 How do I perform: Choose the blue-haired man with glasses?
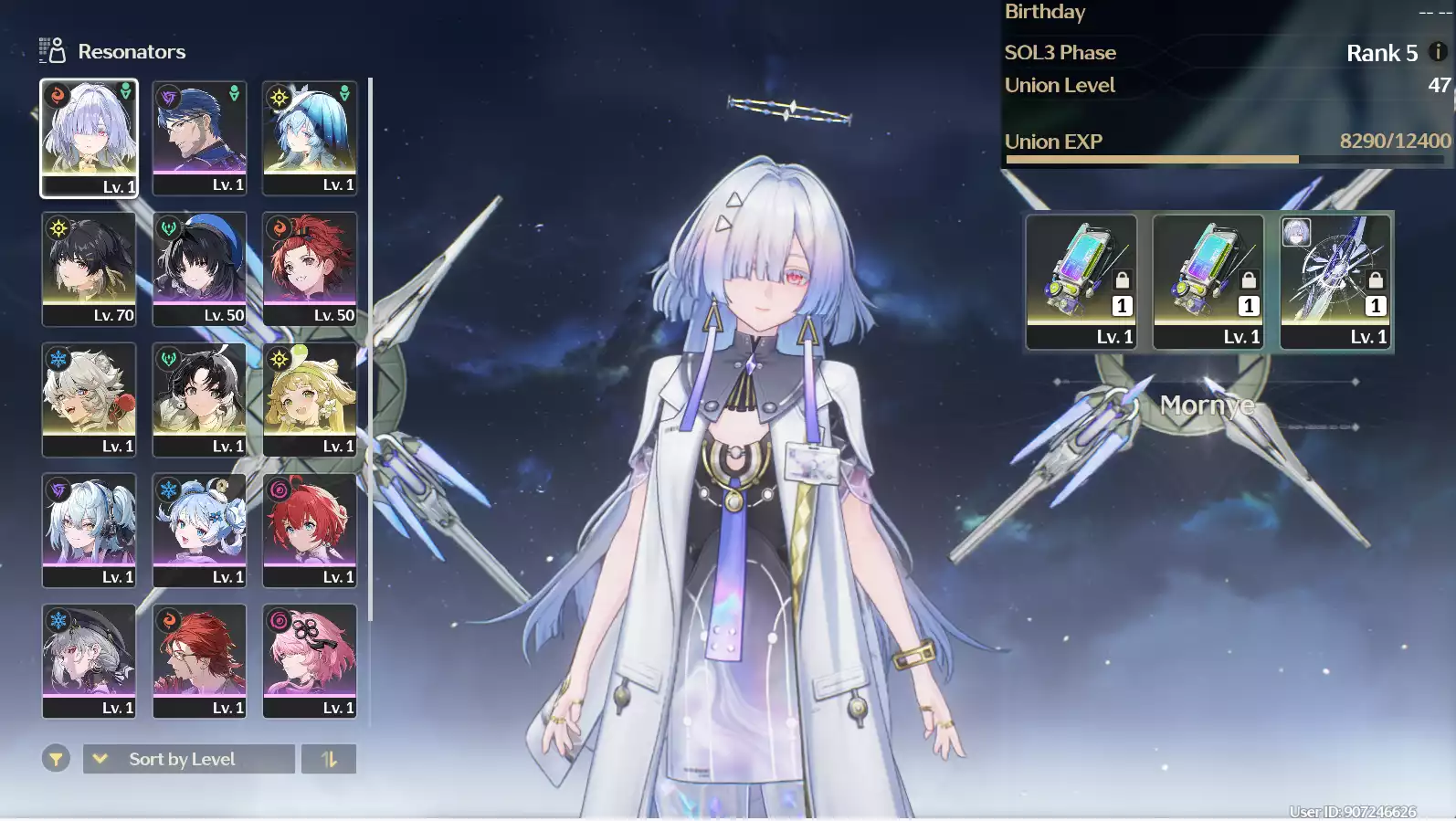199,137
